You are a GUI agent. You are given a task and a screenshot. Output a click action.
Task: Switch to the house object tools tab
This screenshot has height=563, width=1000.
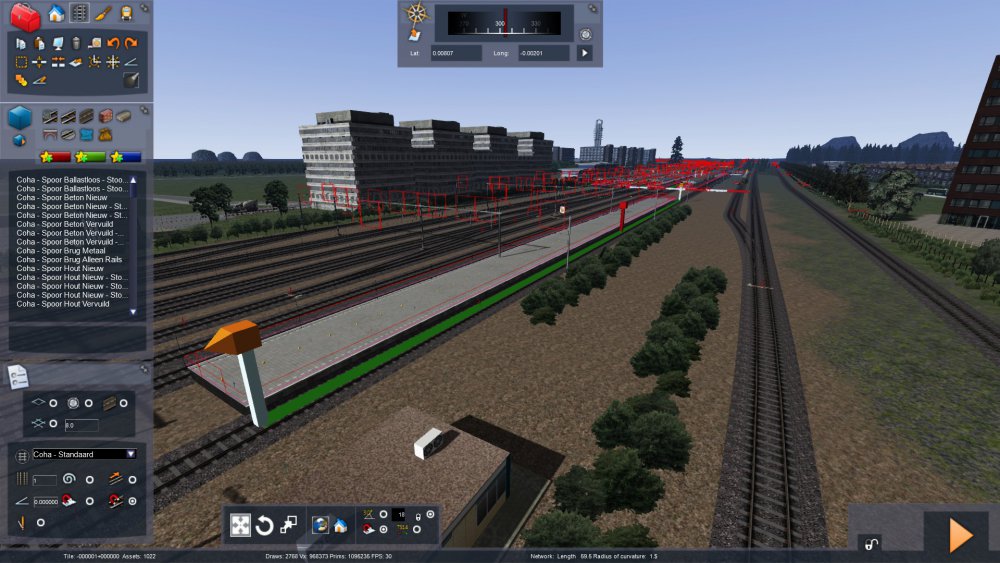click(x=56, y=14)
